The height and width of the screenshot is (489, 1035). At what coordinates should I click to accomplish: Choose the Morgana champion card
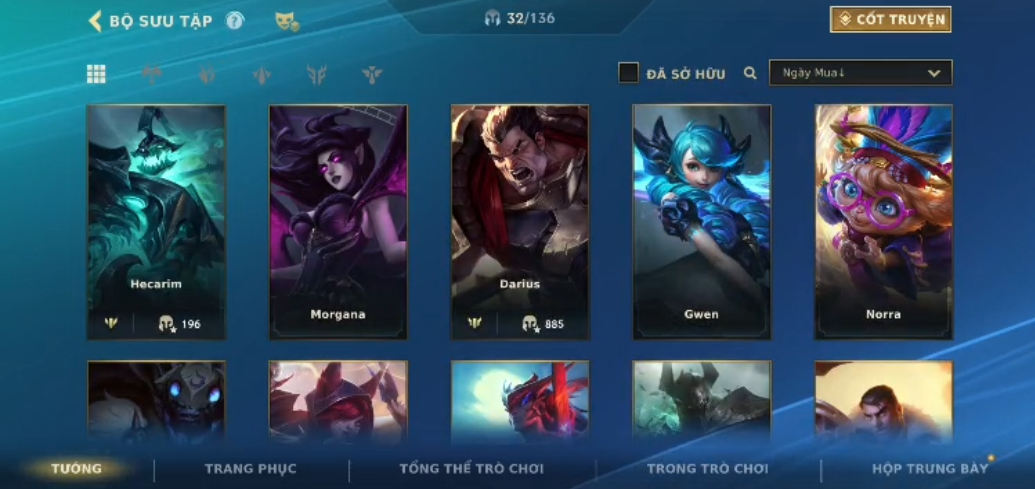pyautogui.click(x=338, y=221)
